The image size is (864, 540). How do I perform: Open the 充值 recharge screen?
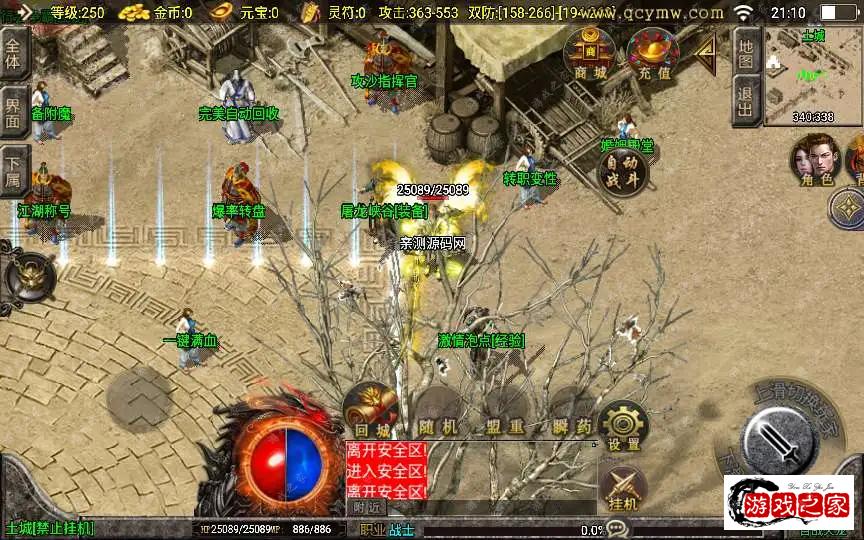click(652, 54)
